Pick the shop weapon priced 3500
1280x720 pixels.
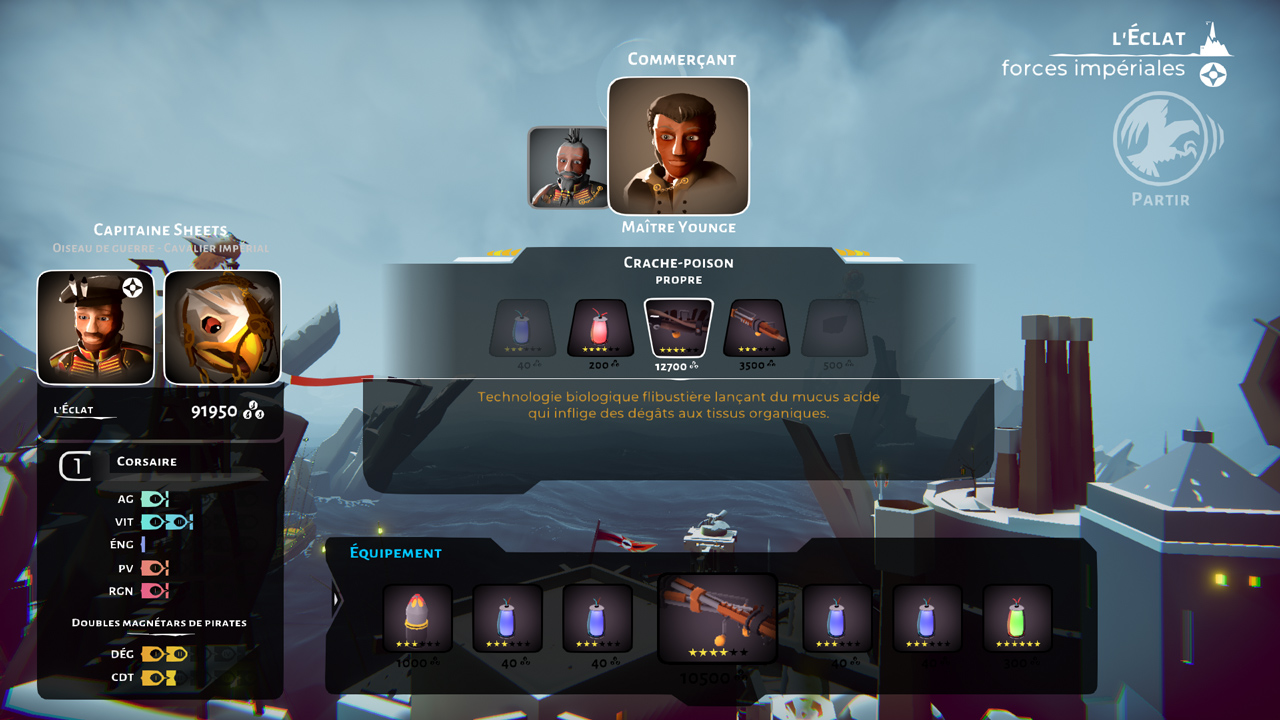click(x=757, y=328)
